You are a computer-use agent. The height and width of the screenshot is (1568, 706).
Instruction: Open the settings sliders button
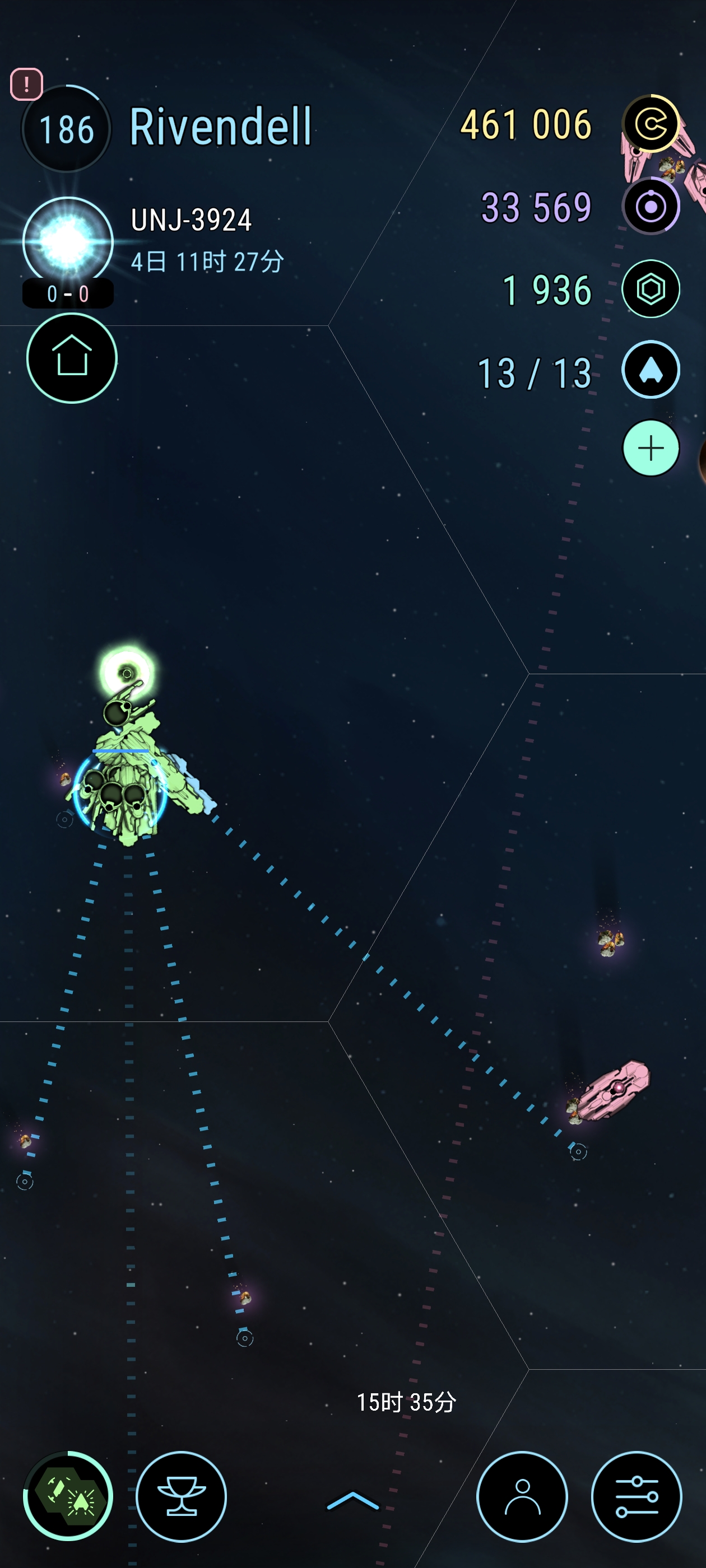pyautogui.click(x=637, y=1496)
